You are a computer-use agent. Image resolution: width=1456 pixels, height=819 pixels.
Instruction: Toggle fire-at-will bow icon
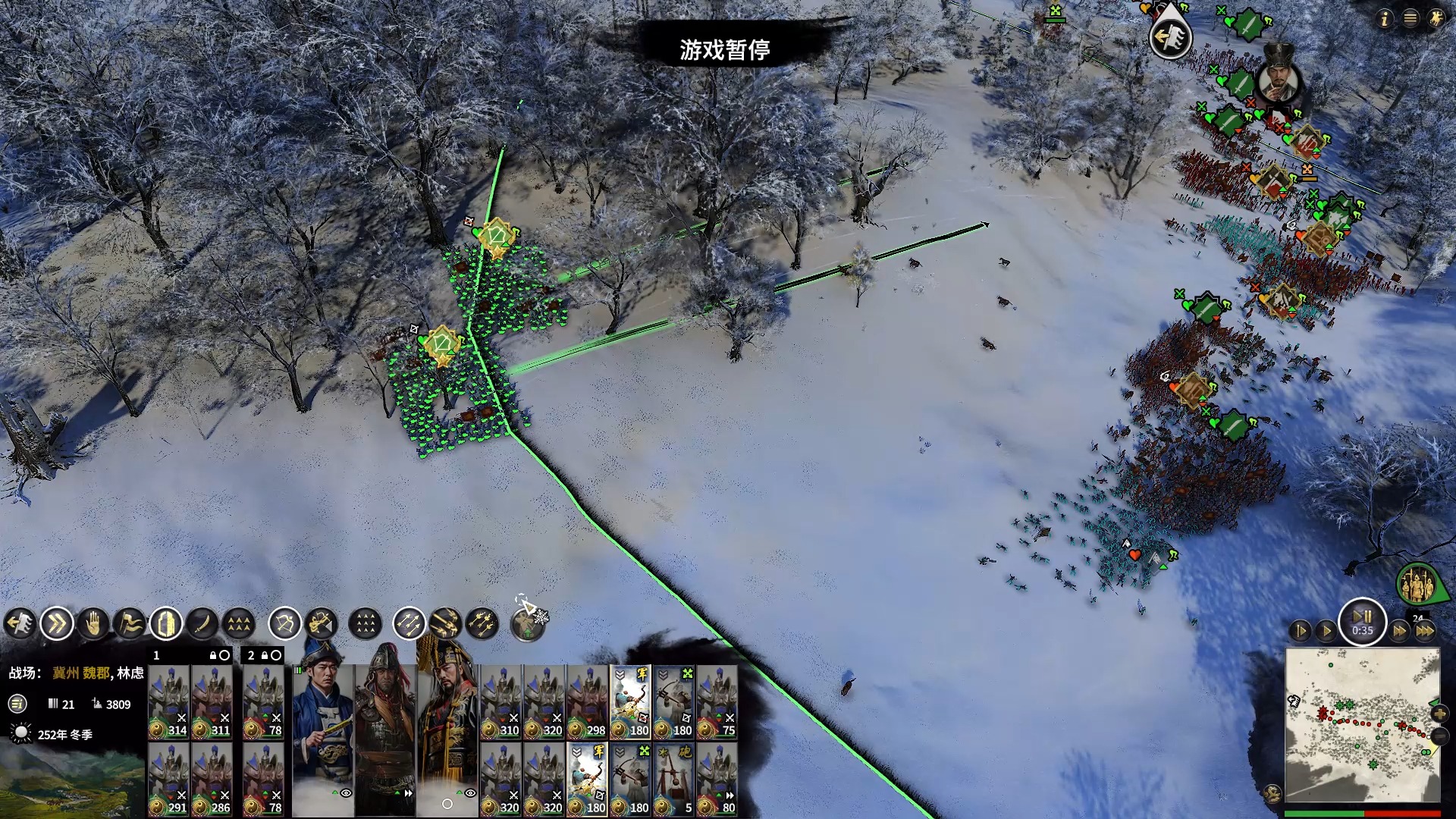(285, 624)
